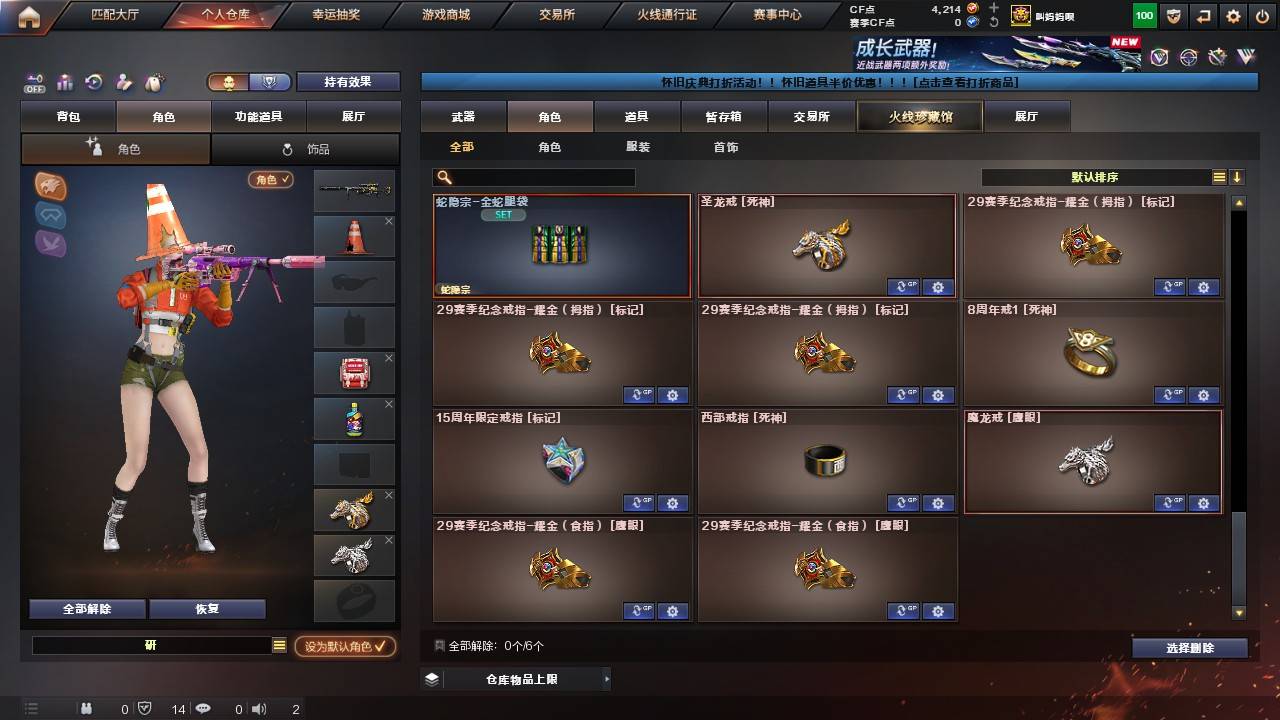This screenshot has height=720, width=1280.
Task: Open the friends binoculars icon on the bottom bar
Action: click(x=86, y=709)
